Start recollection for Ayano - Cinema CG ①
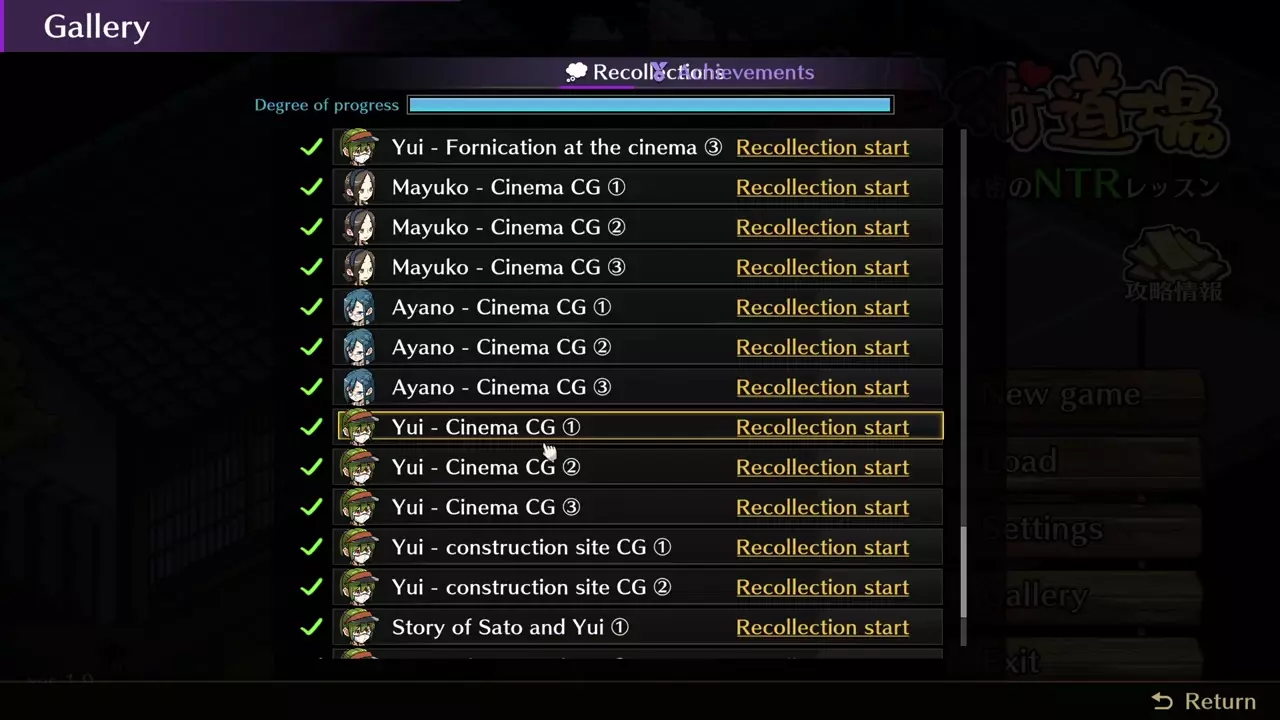The width and height of the screenshot is (1280, 720). click(x=822, y=307)
